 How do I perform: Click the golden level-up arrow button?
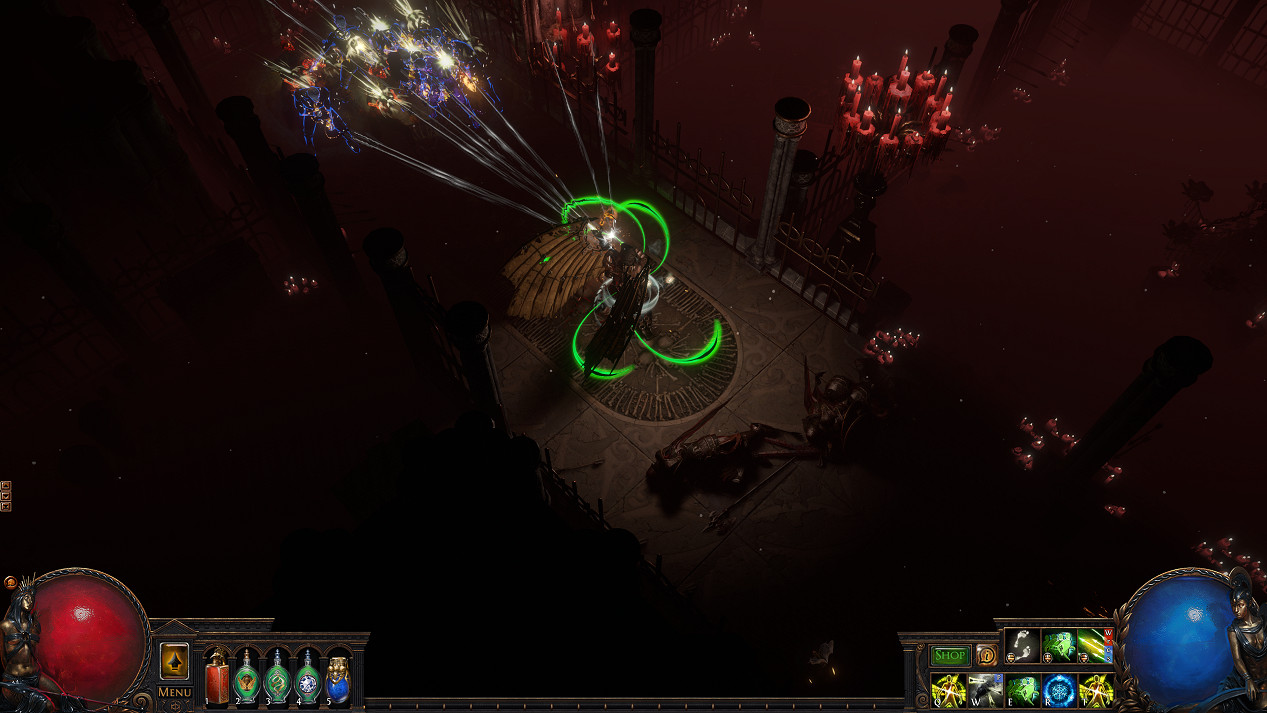(174, 660)
